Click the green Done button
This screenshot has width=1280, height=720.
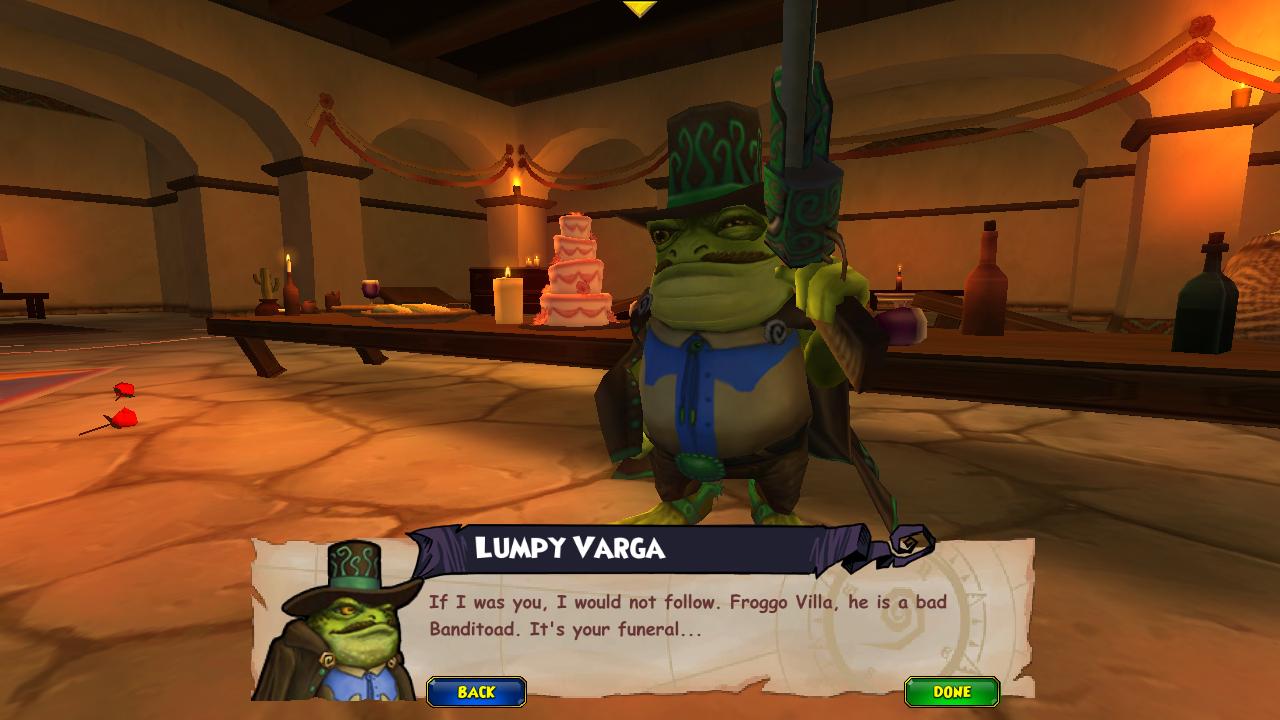(951, 692)
